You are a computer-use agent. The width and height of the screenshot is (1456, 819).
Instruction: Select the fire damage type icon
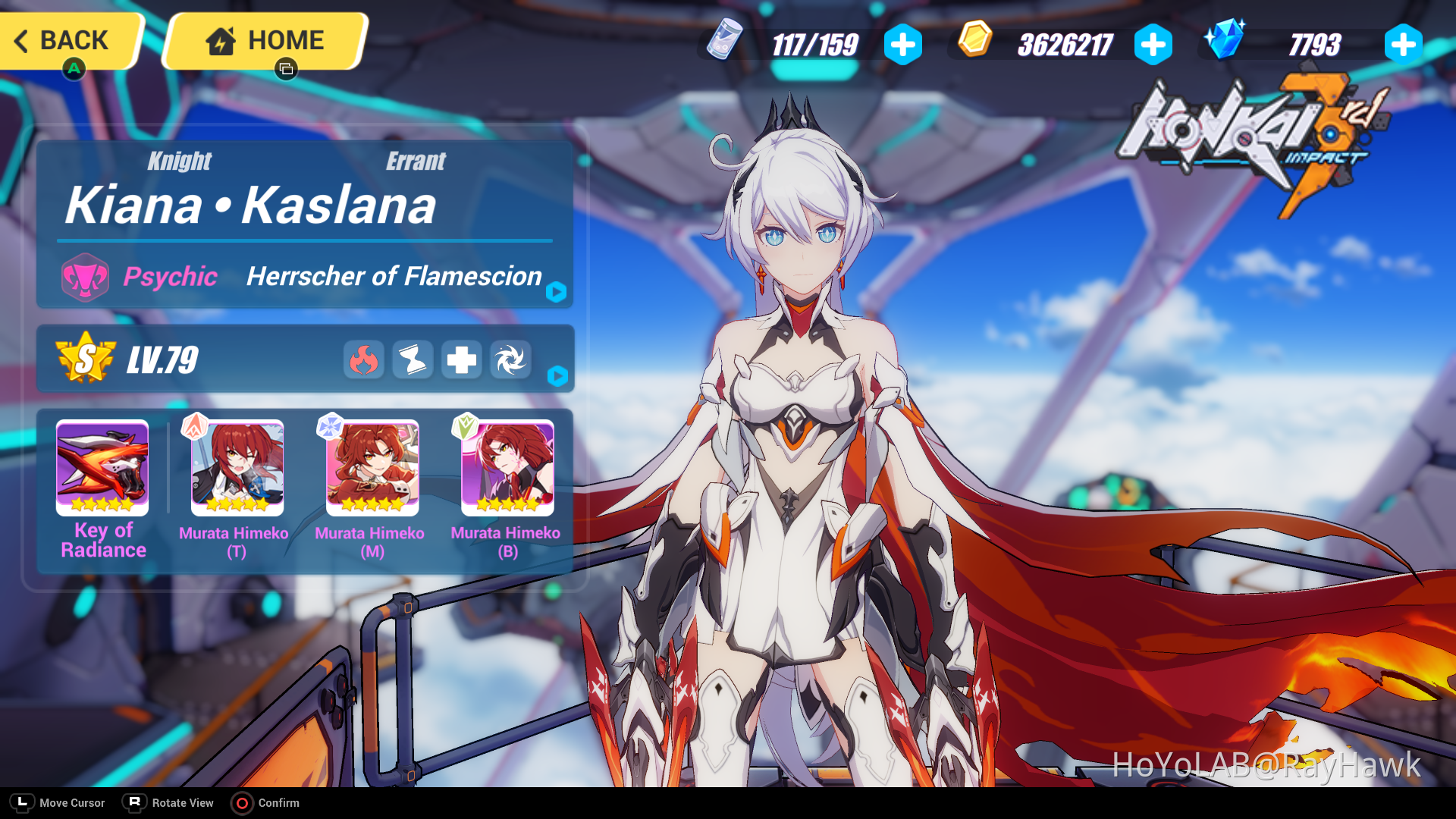pos(364,360)
